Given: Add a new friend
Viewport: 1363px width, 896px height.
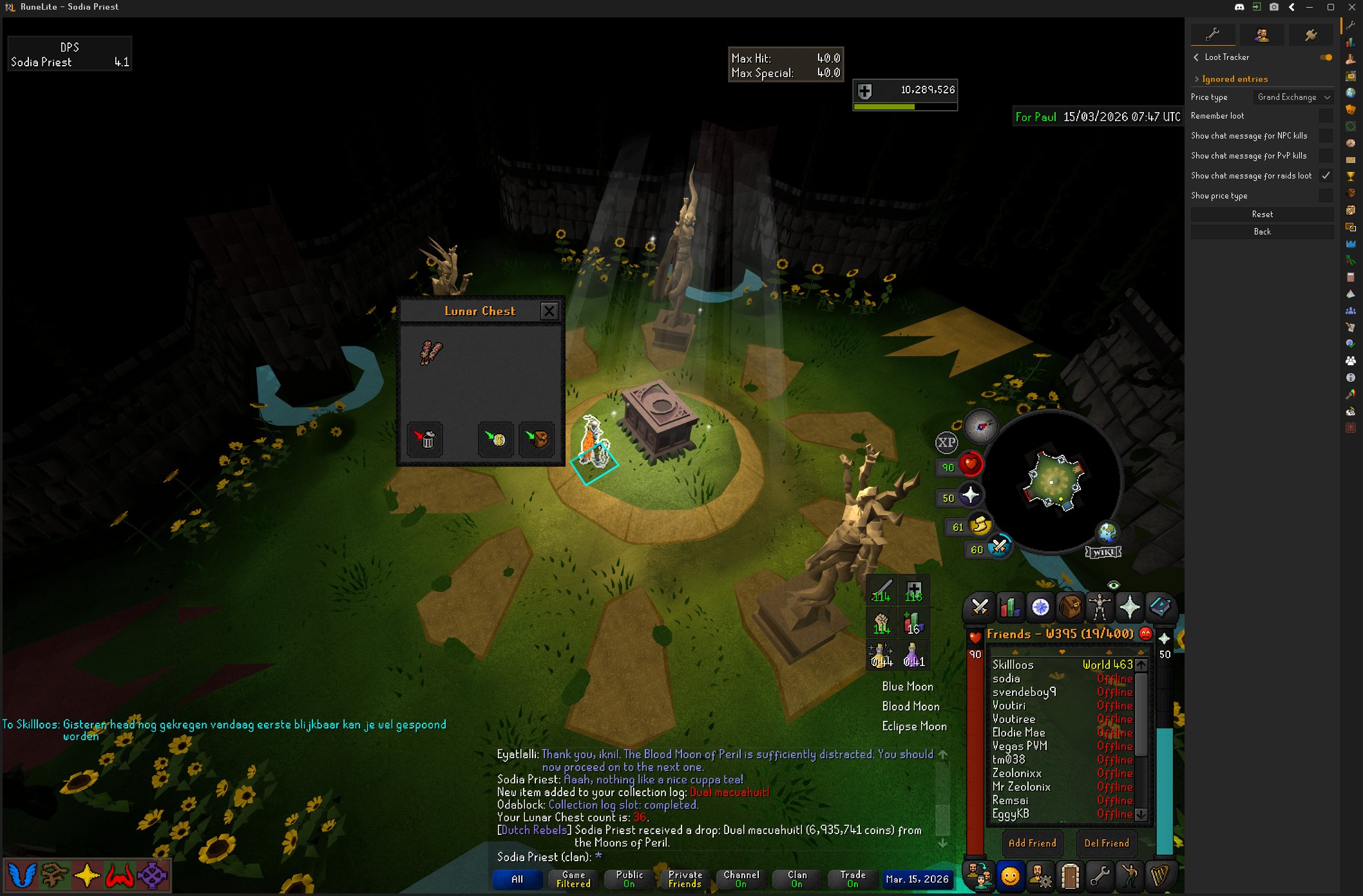Looking at the screenshot, I should [1032, 843].
